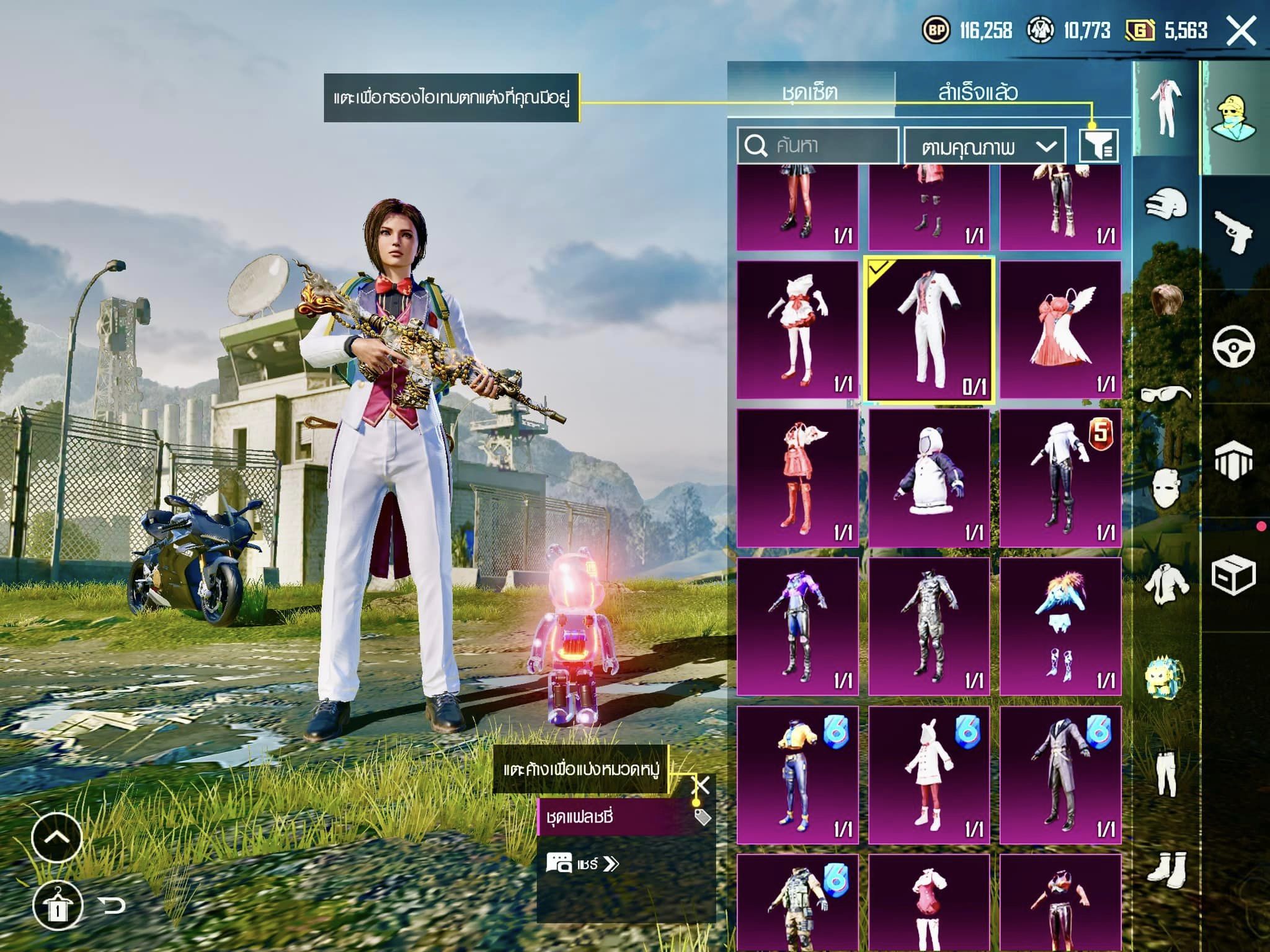
Task: Open the firearm skins category
Action: click(x=1233, y=231)
